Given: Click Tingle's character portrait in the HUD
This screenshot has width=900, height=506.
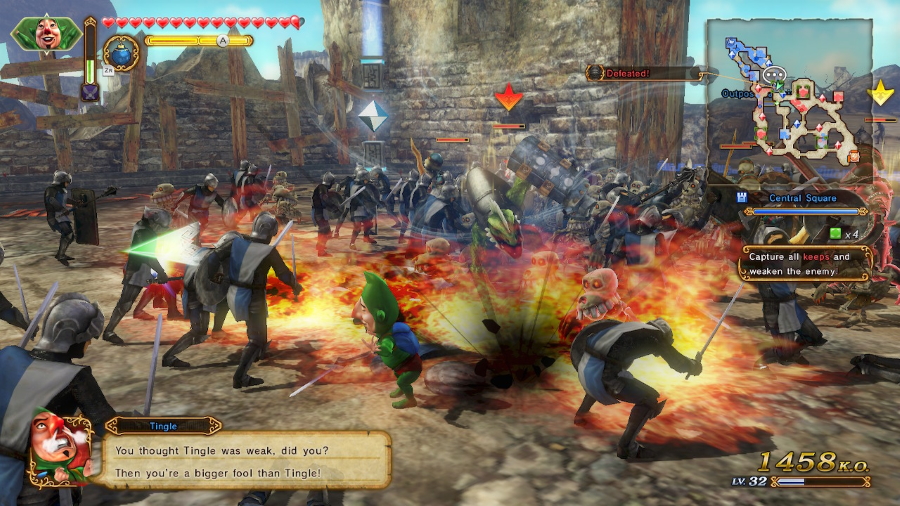Looking at the screenshot, I should pyautogui.click(x=46, y=33).
